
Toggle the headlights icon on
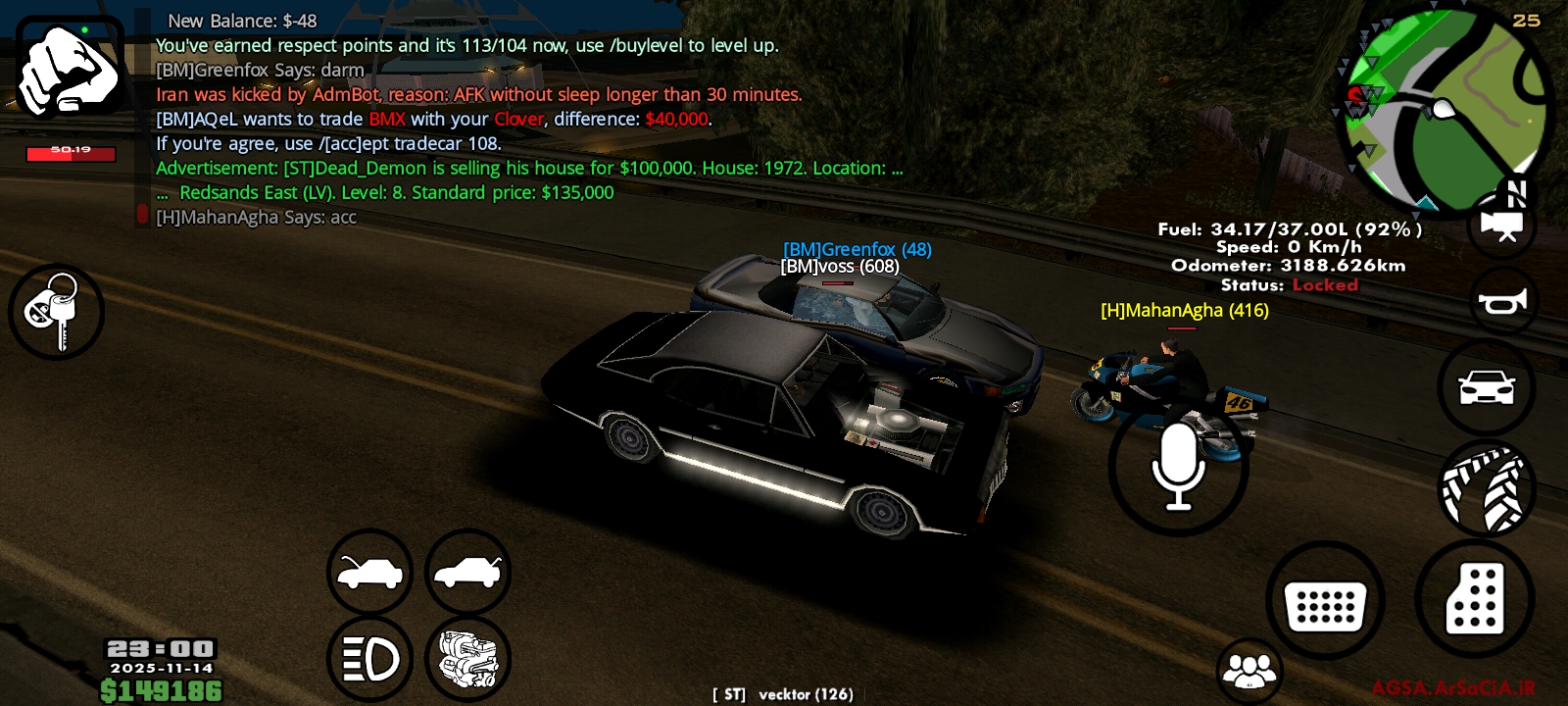click(369, 658)
